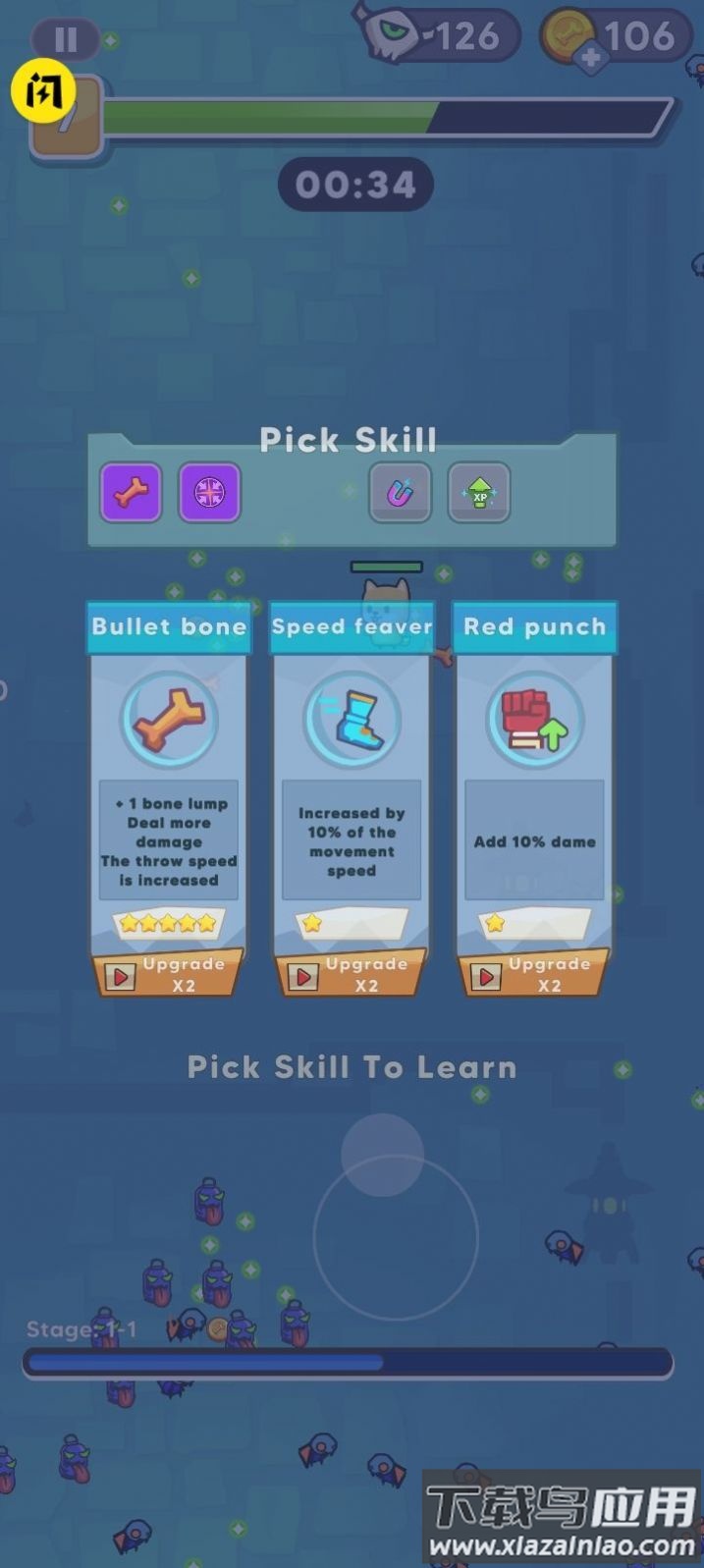
Task: Tap the magnet passive icon
Action: [x=401, y=493]
